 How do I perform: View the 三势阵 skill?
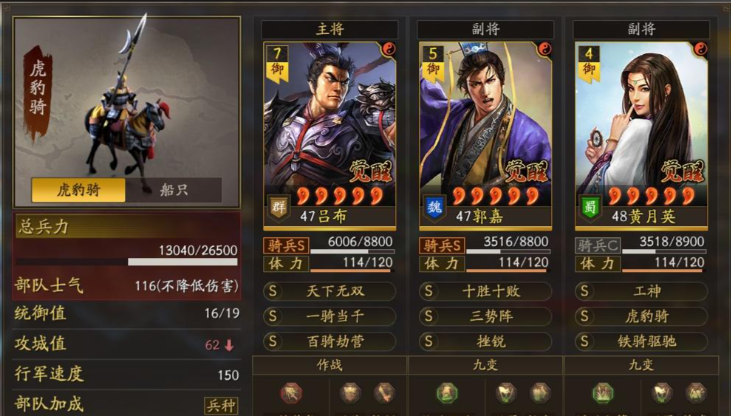[x=485, y=316]
